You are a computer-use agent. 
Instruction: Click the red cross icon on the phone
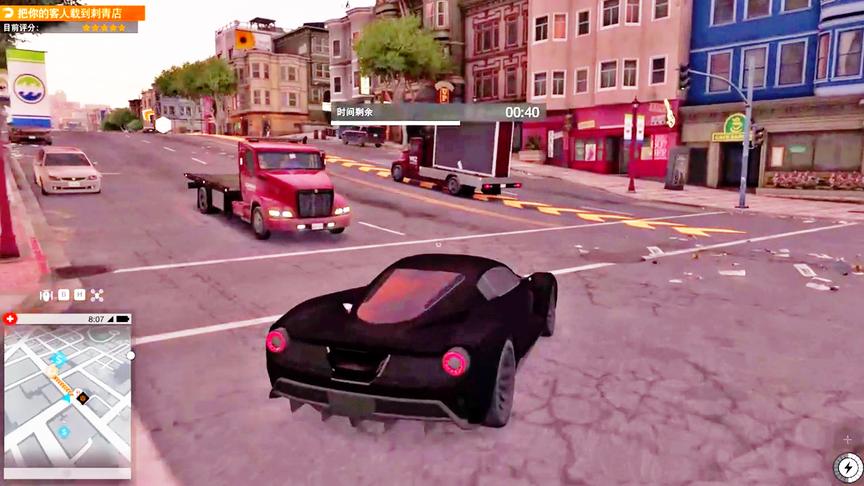(11, 319)
